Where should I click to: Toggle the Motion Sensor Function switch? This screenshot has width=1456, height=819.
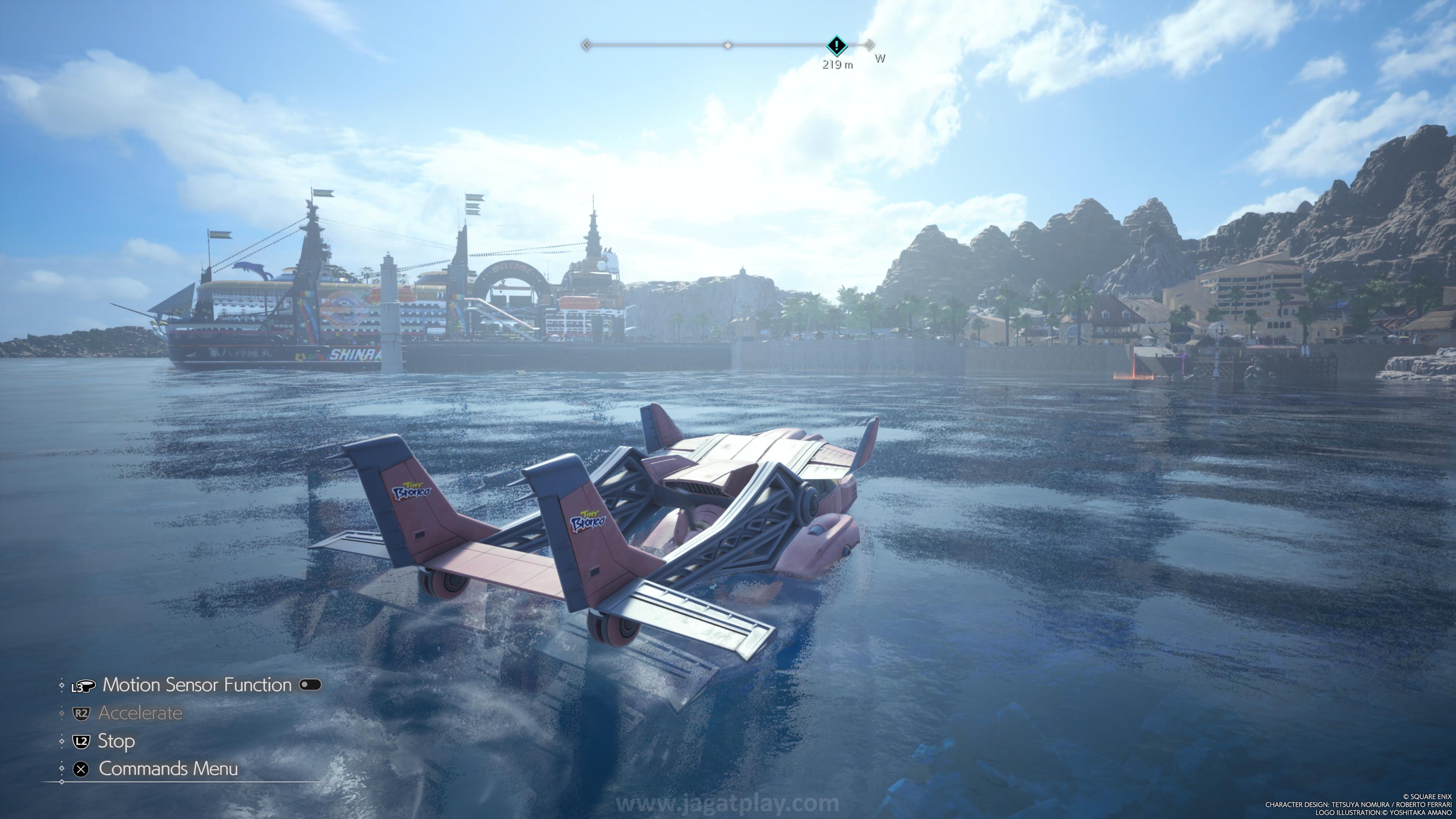pos(310,685)
